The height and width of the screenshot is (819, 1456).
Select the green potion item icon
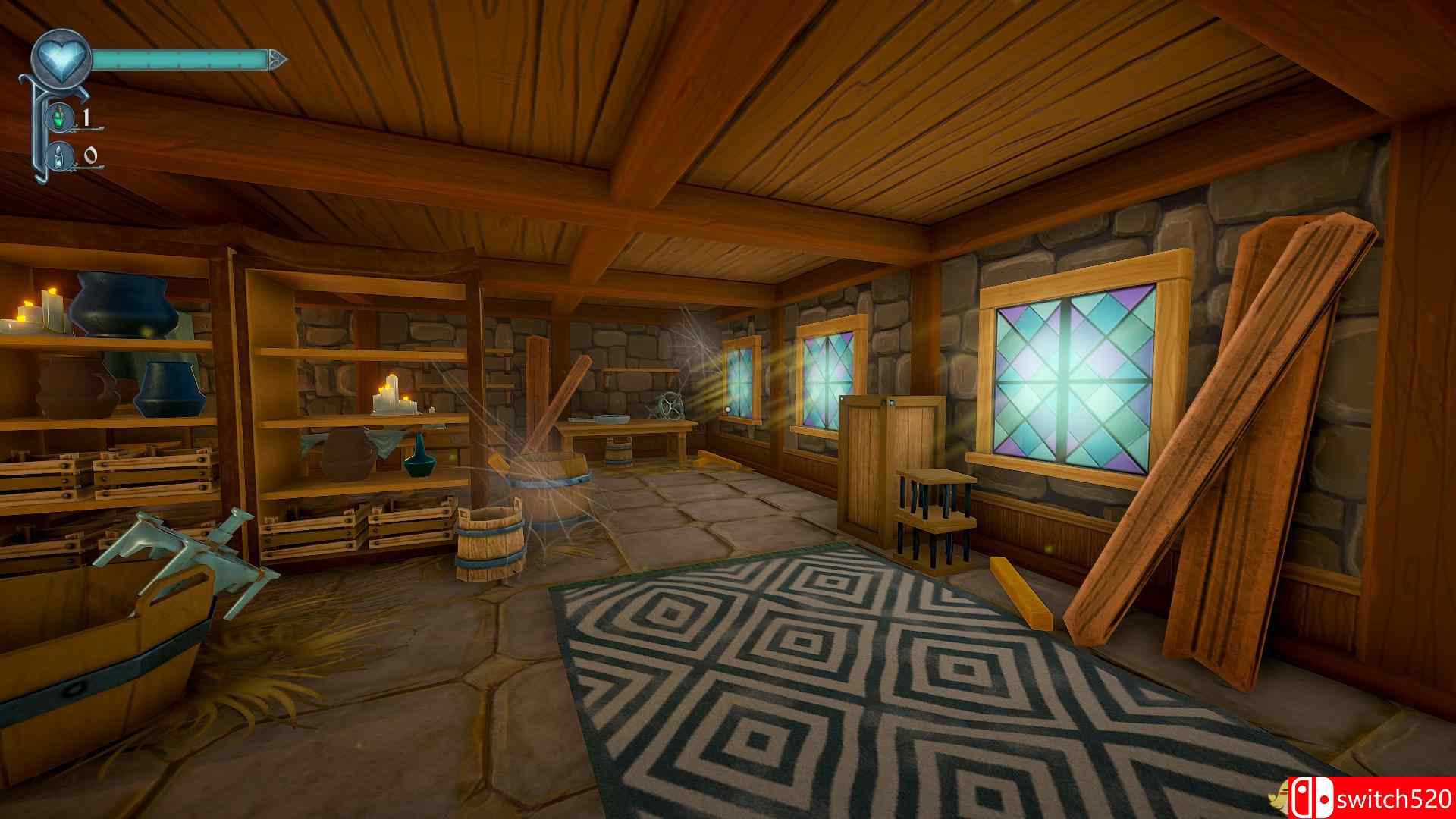point(61,117)
